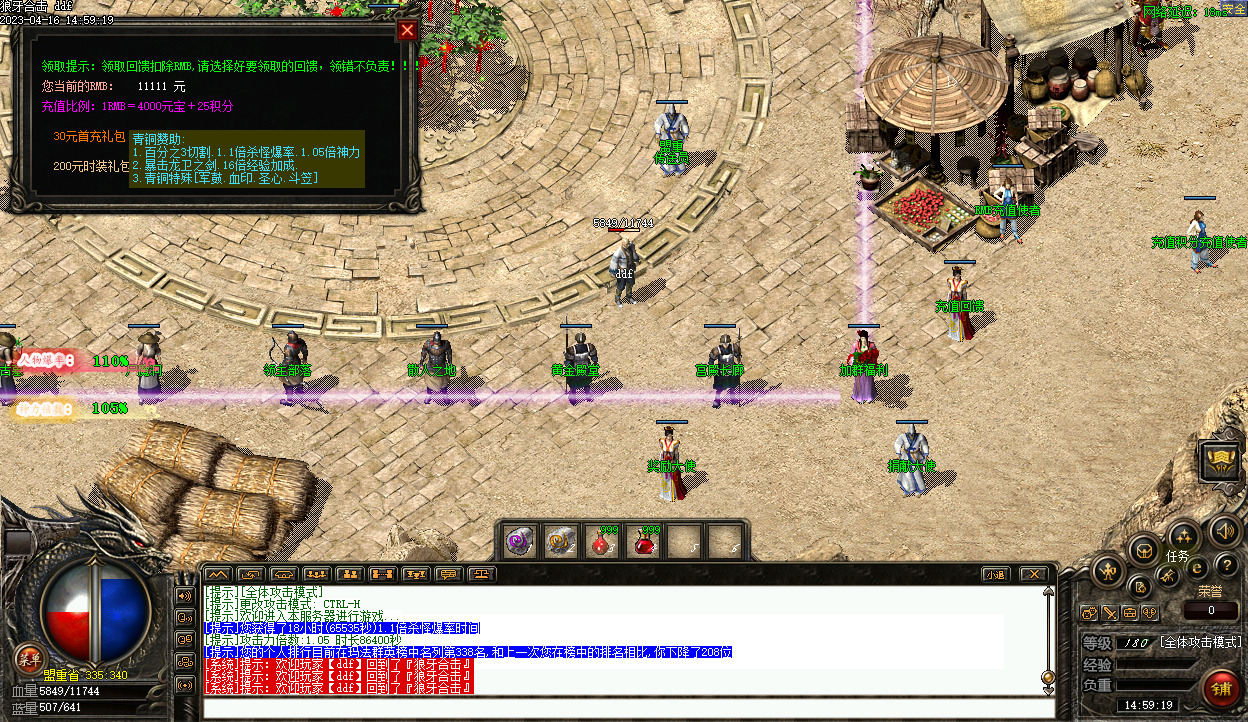Screen dimensions: 1248x722
Task: Open the skills button with three stars
Action: point(1183,534)
